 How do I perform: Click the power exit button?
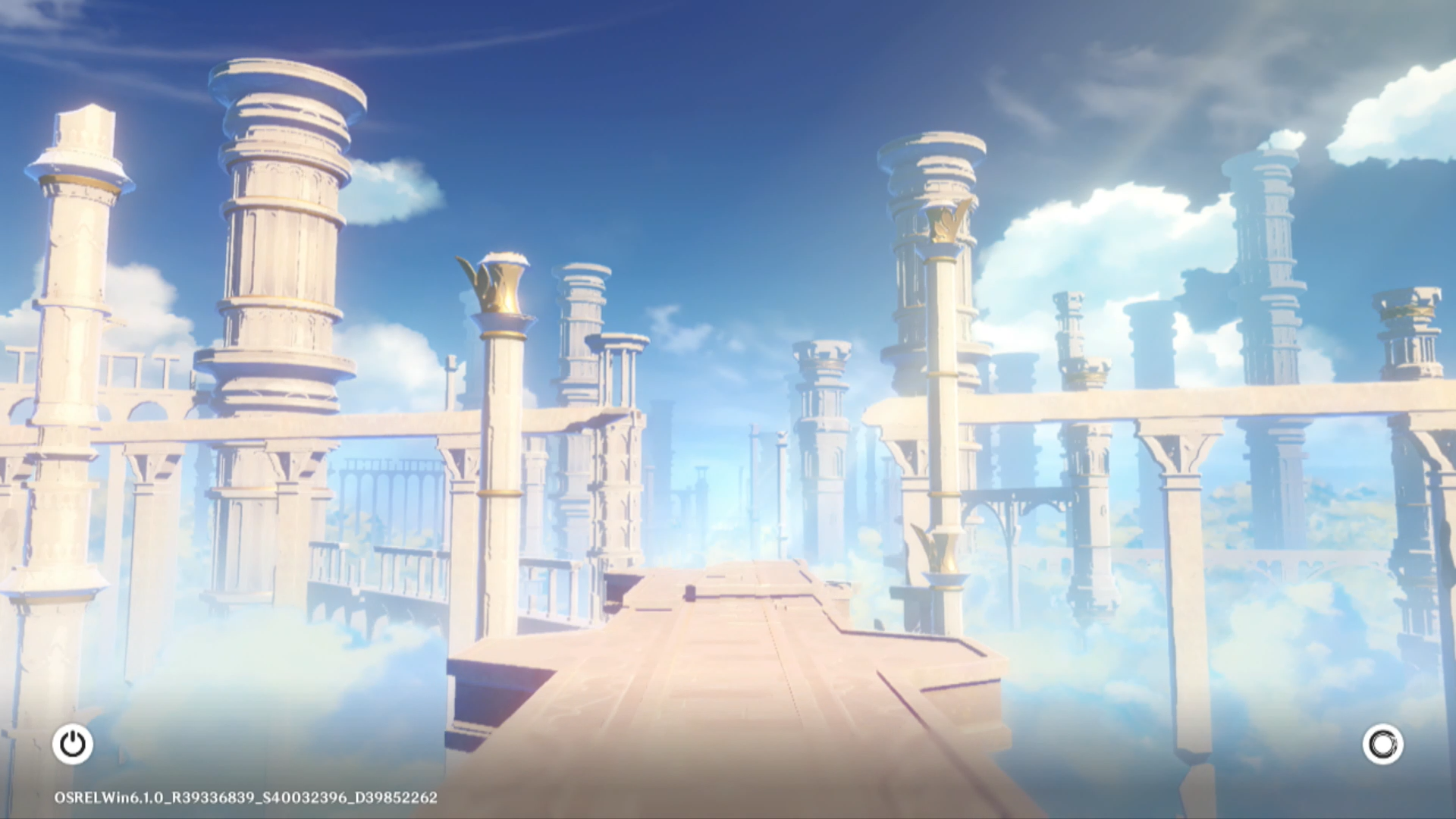(73, 744)
